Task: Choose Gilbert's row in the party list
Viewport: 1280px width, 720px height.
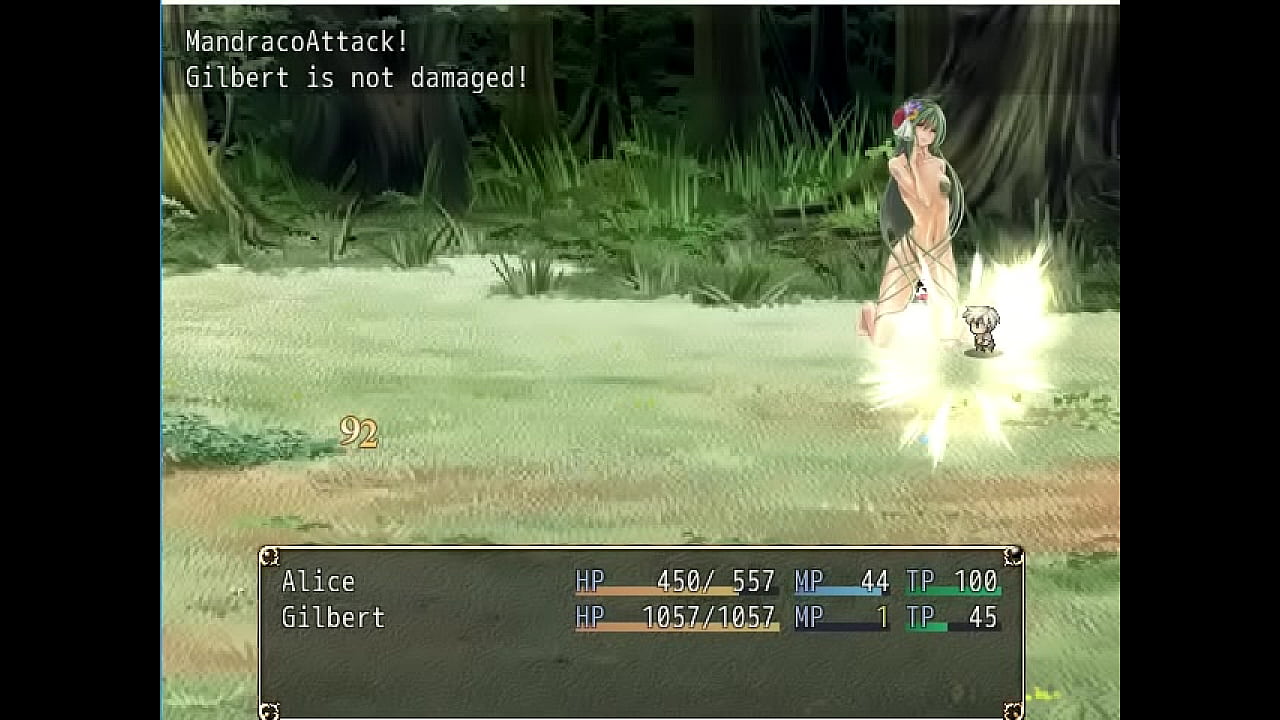Action: click(x=333, y=618)
